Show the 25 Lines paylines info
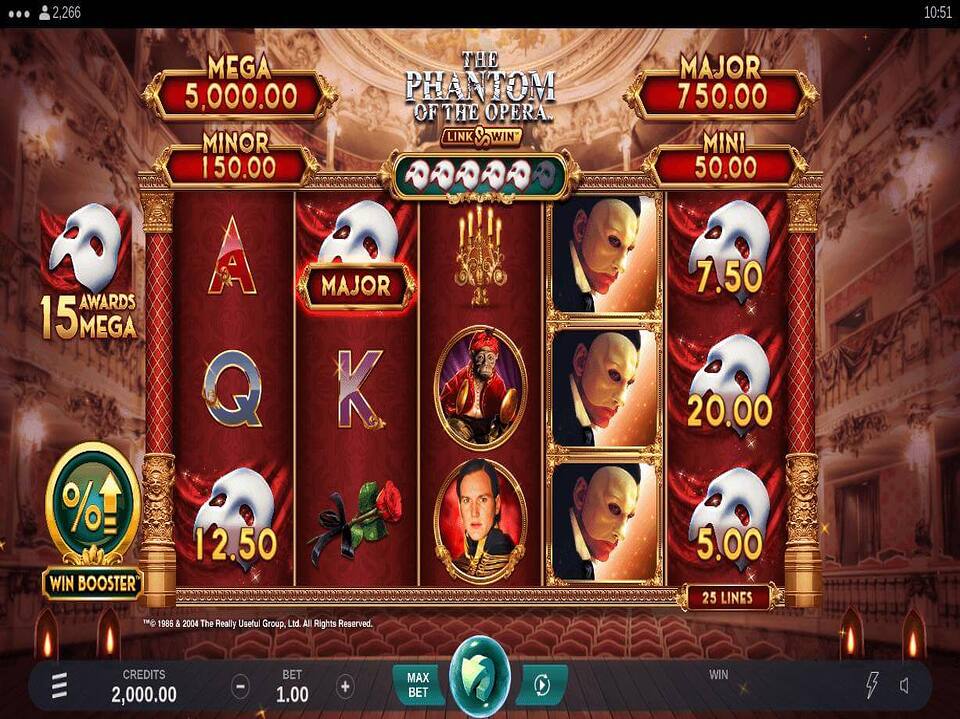960x719 pixels. coord(734,597)
